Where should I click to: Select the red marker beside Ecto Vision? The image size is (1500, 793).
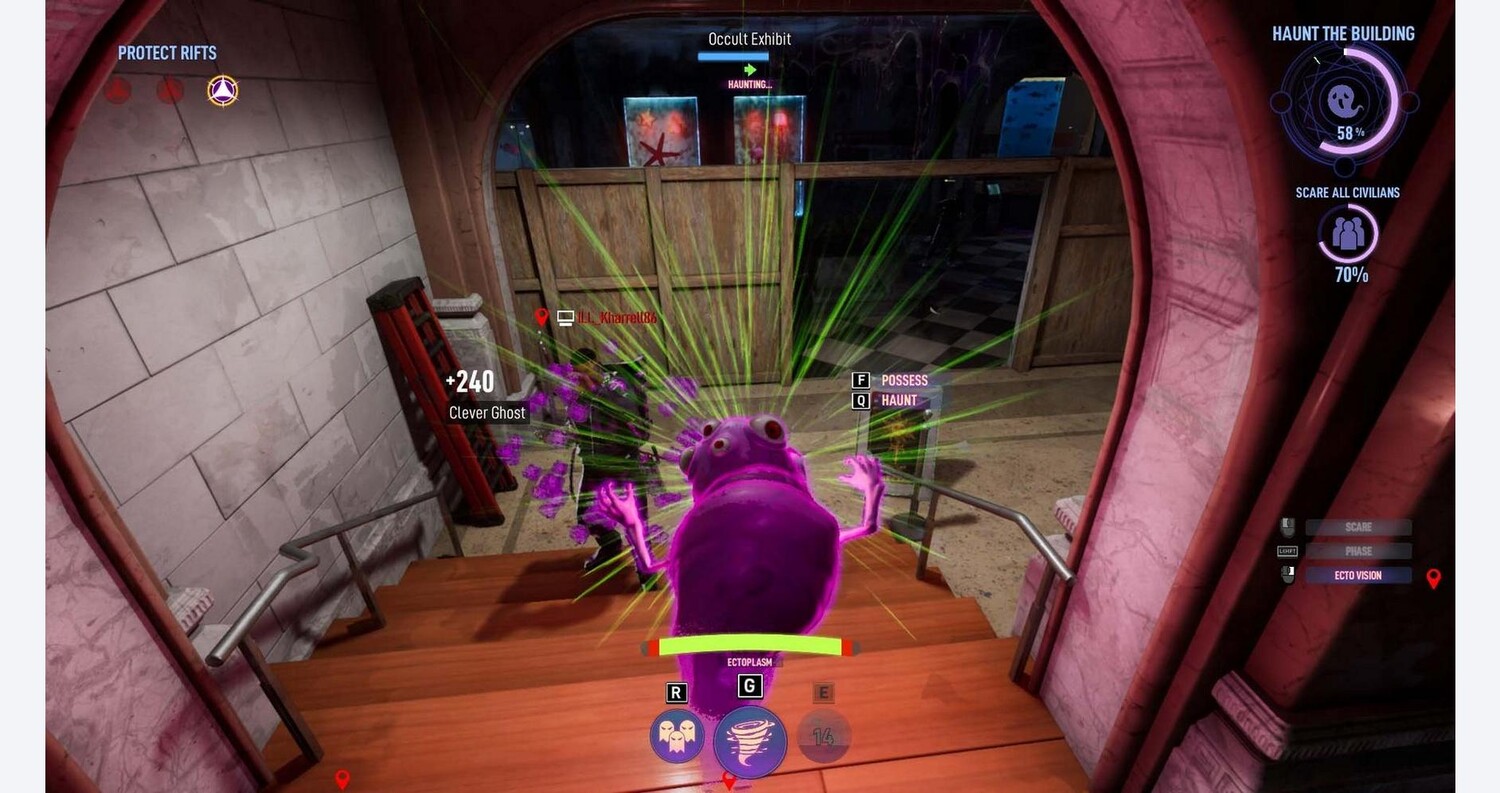tap(1433, 578)
